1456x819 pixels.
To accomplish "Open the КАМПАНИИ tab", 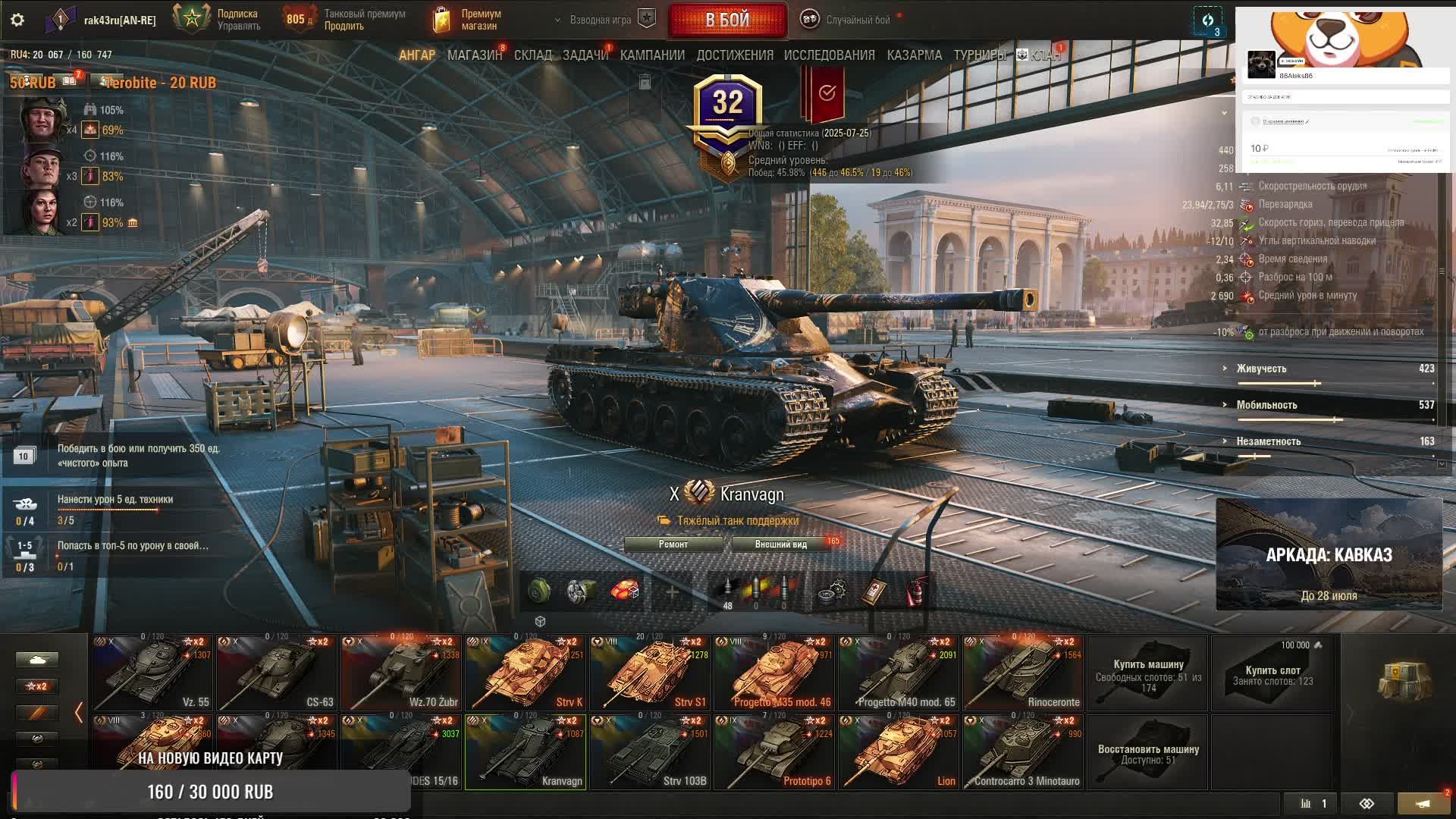I will point(652,55).
